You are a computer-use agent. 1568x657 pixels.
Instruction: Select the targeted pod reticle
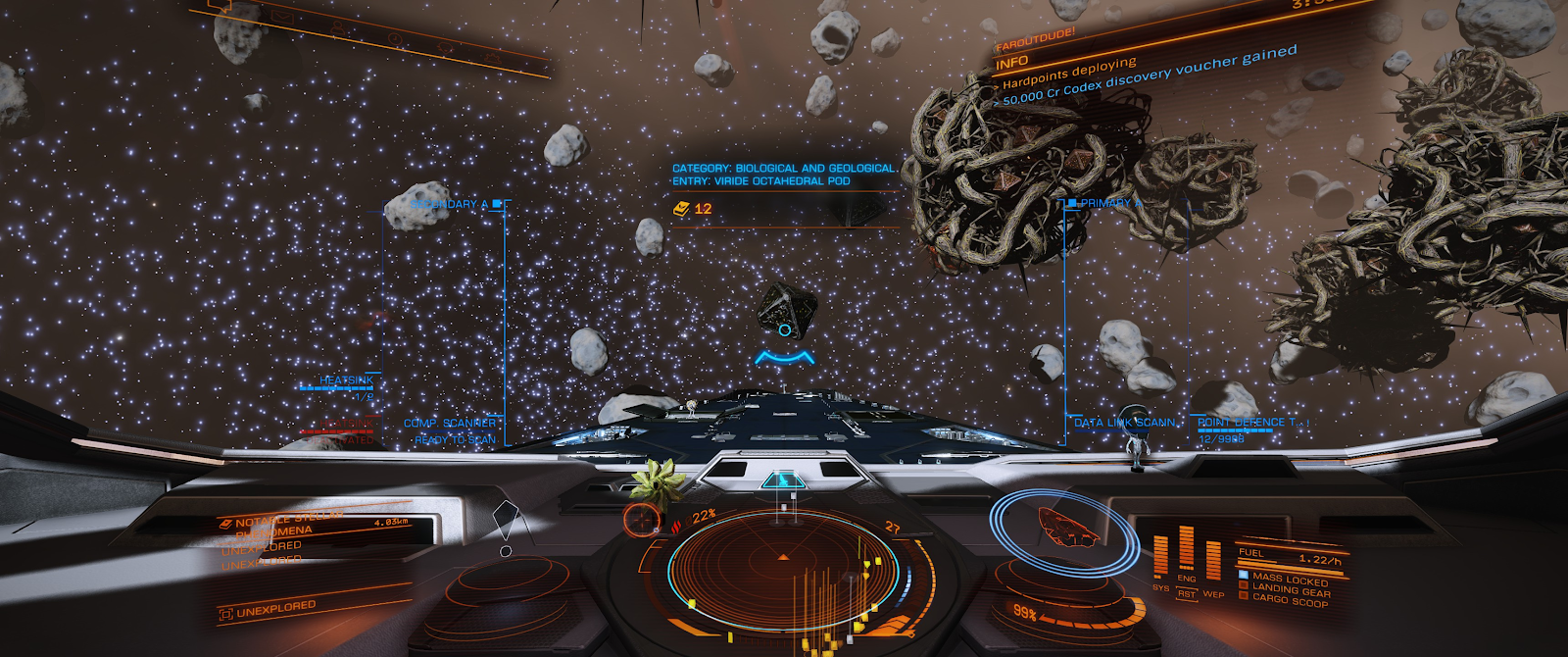(x=784, y=330)
